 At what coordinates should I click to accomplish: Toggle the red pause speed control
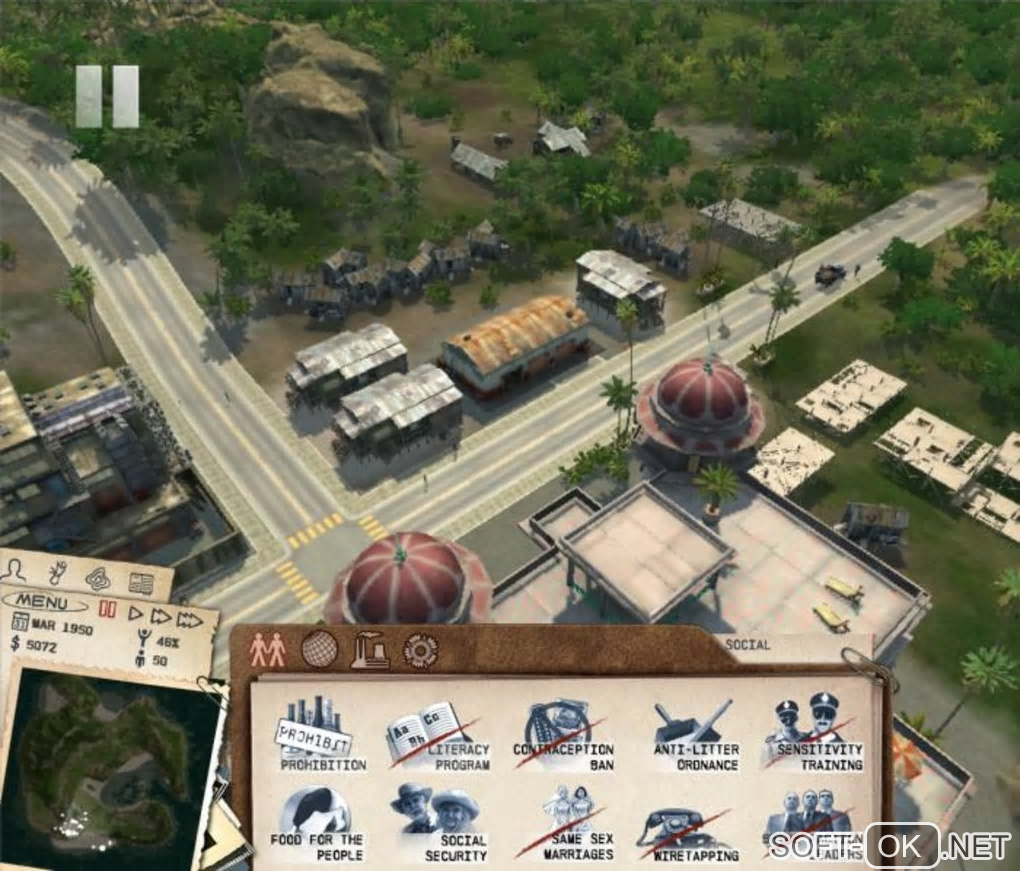pyautogui.click(x=107, y=608)
